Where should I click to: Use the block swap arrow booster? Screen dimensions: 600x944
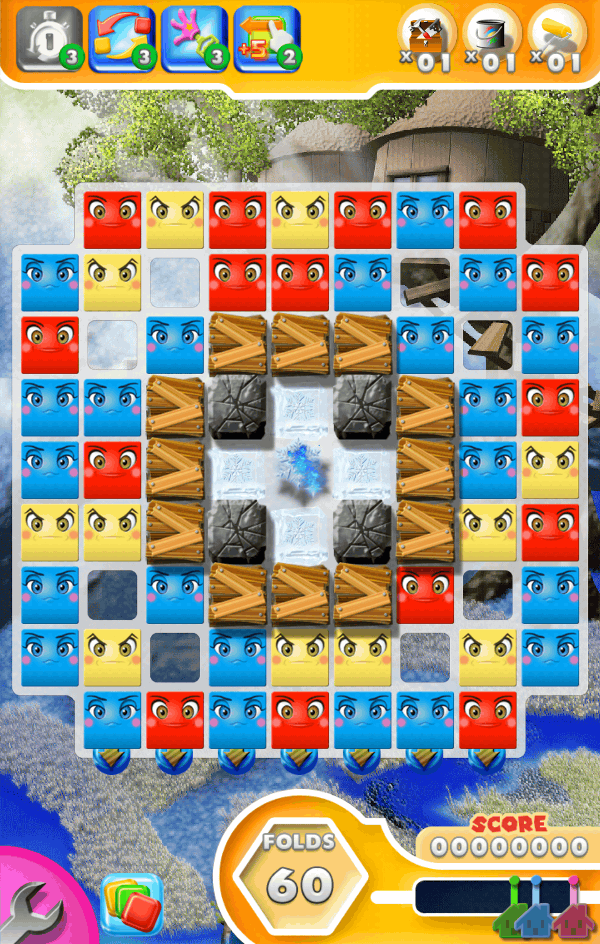(121, 38)
